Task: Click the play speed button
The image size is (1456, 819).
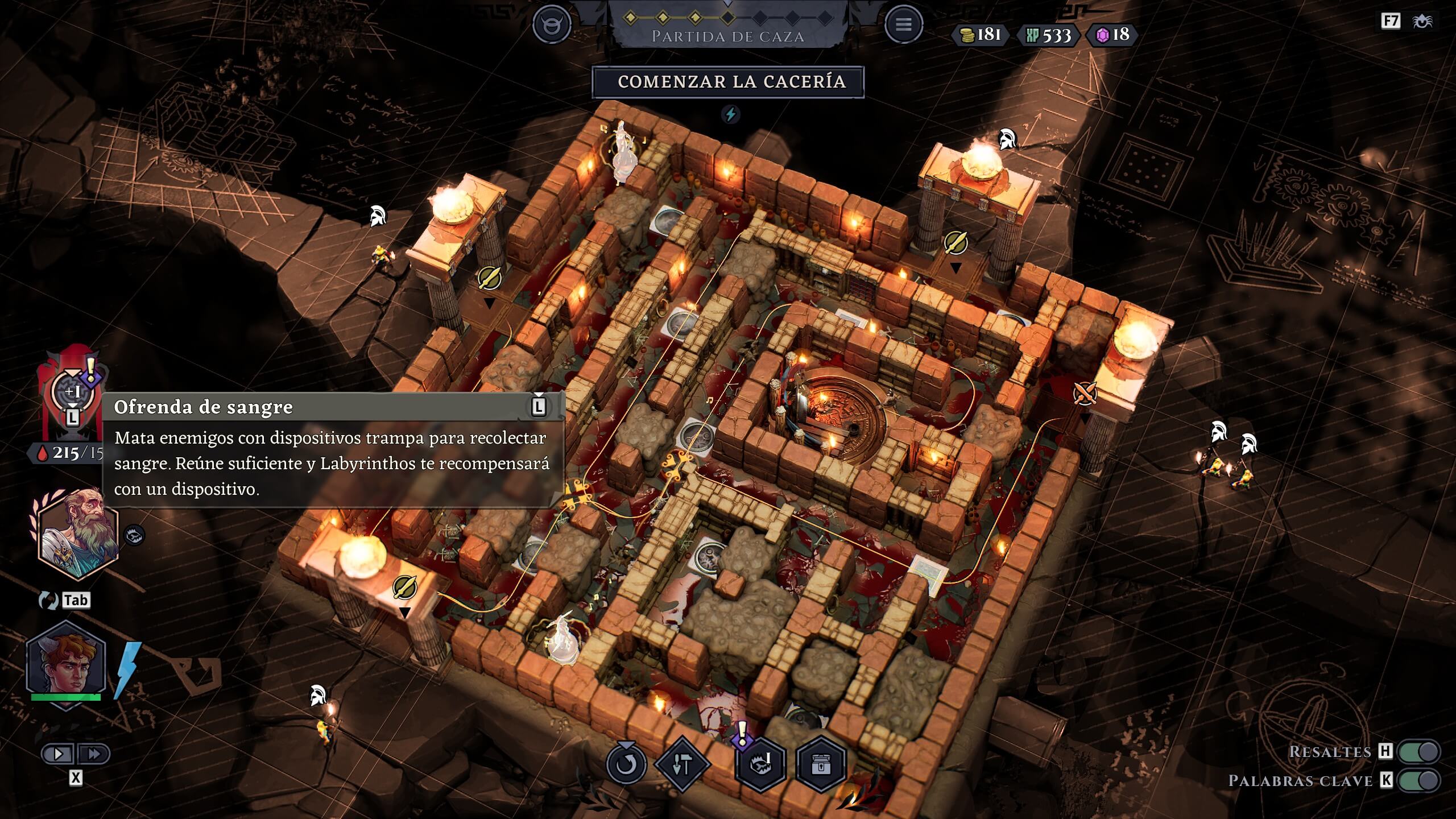Action: tap(58, 754)
